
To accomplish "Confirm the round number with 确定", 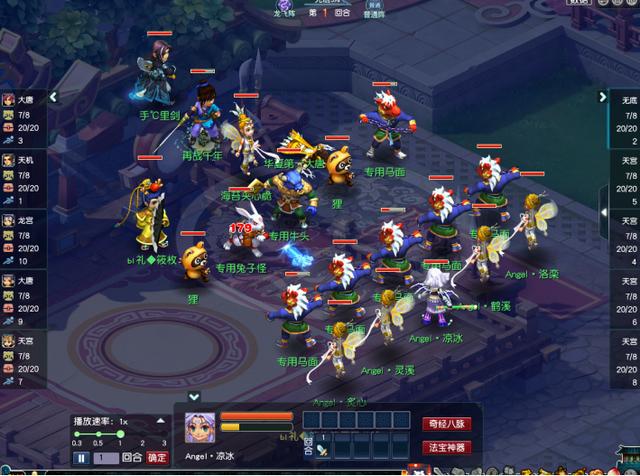I will [x=158, y=457].
